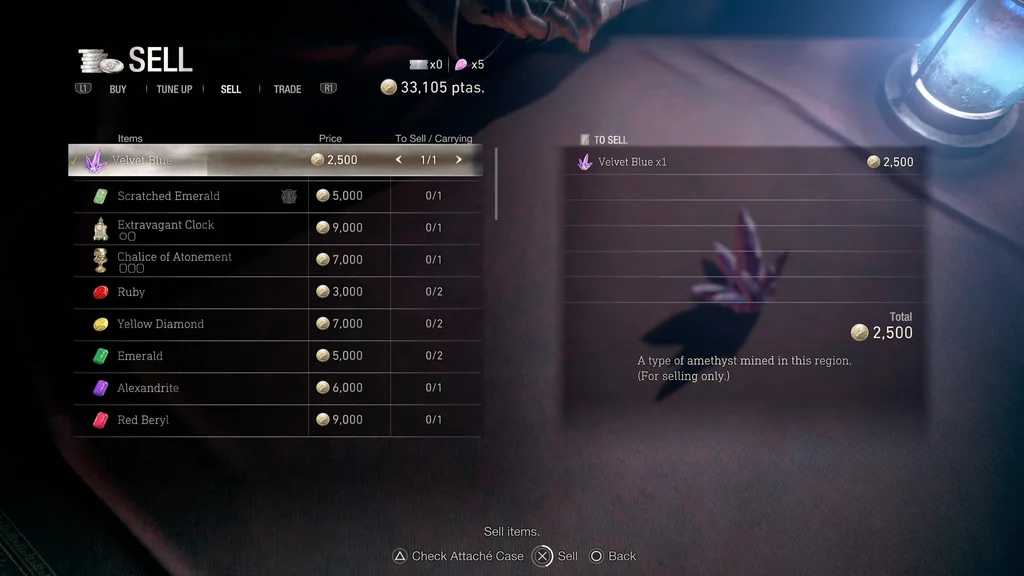Select the SELL tab

[231, 89]
